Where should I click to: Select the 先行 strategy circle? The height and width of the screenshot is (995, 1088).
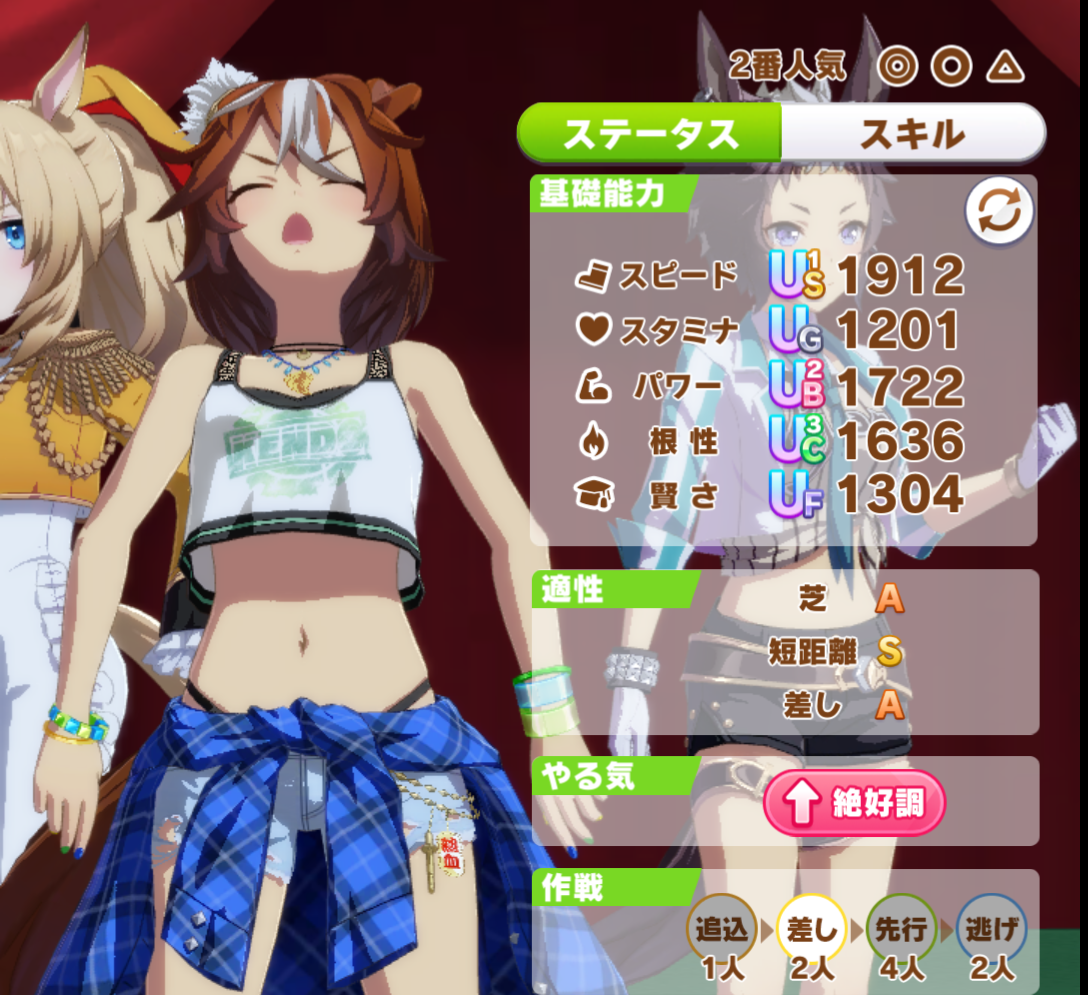coord(901,930)
